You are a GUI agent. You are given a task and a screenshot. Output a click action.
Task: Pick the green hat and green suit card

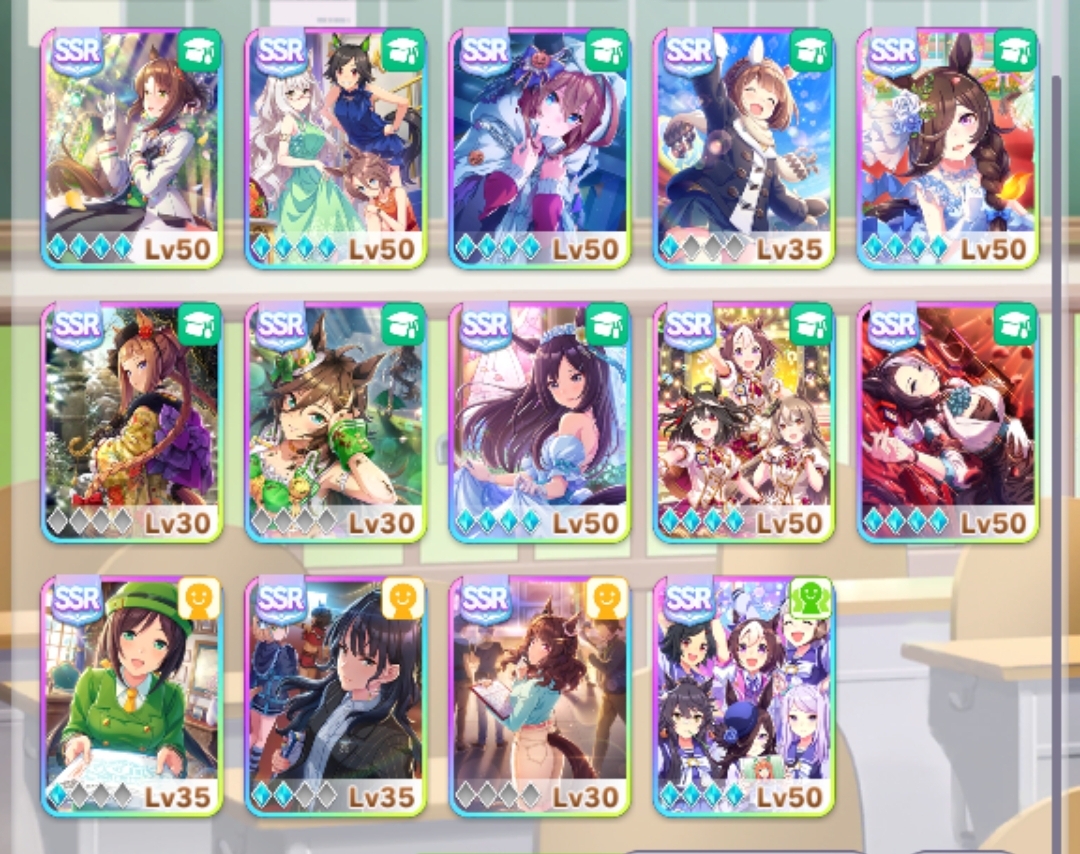coord(132,696)
